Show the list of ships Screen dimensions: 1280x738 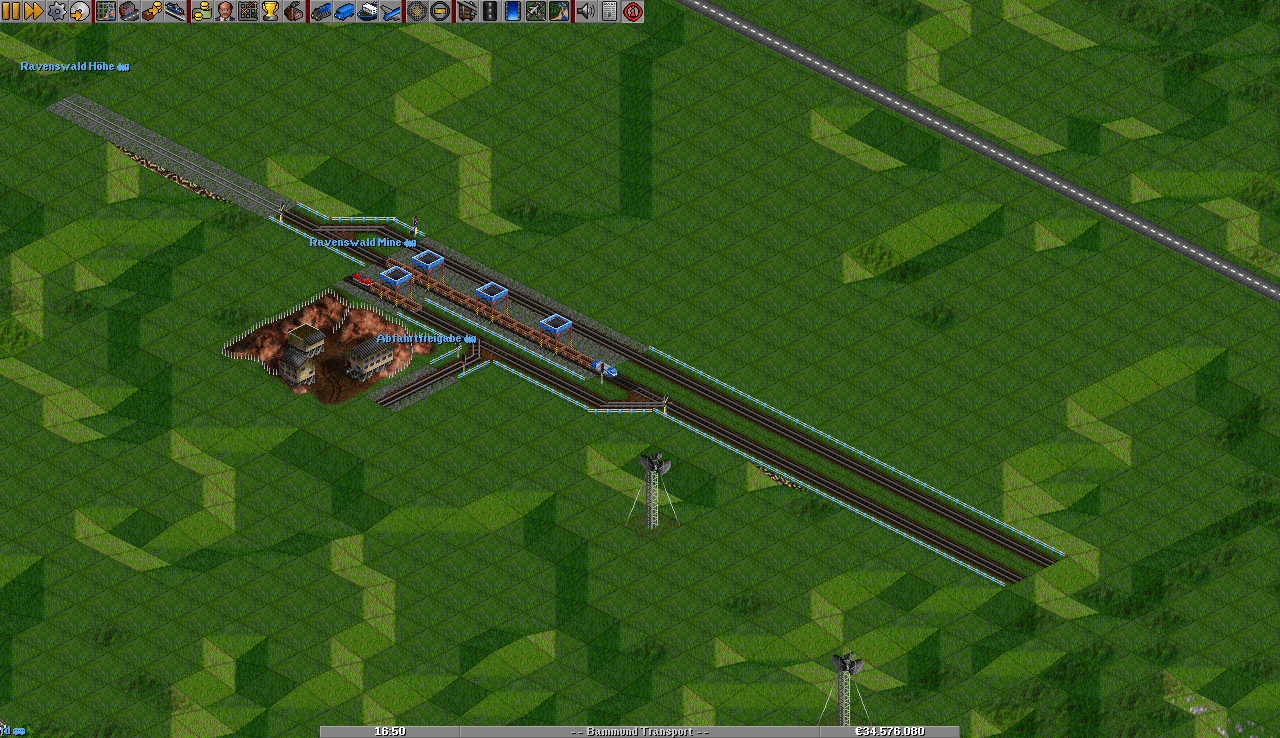(x=367, y=11)
